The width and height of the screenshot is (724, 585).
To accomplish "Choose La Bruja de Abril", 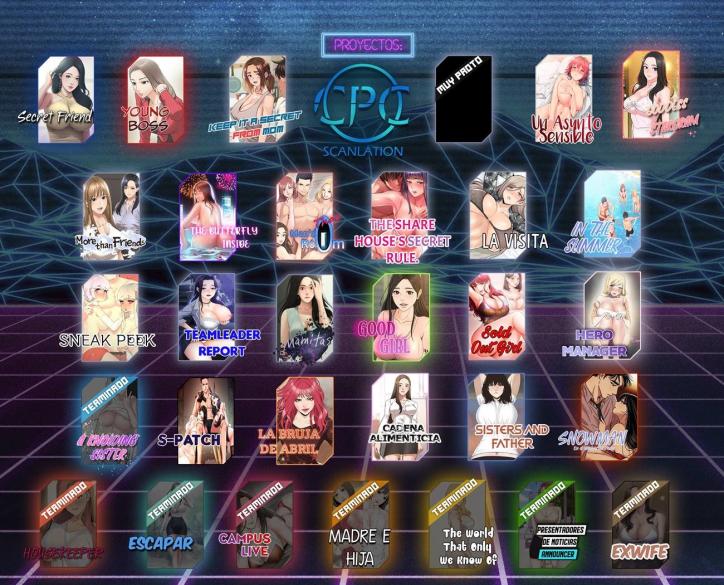I will [304, 420].
